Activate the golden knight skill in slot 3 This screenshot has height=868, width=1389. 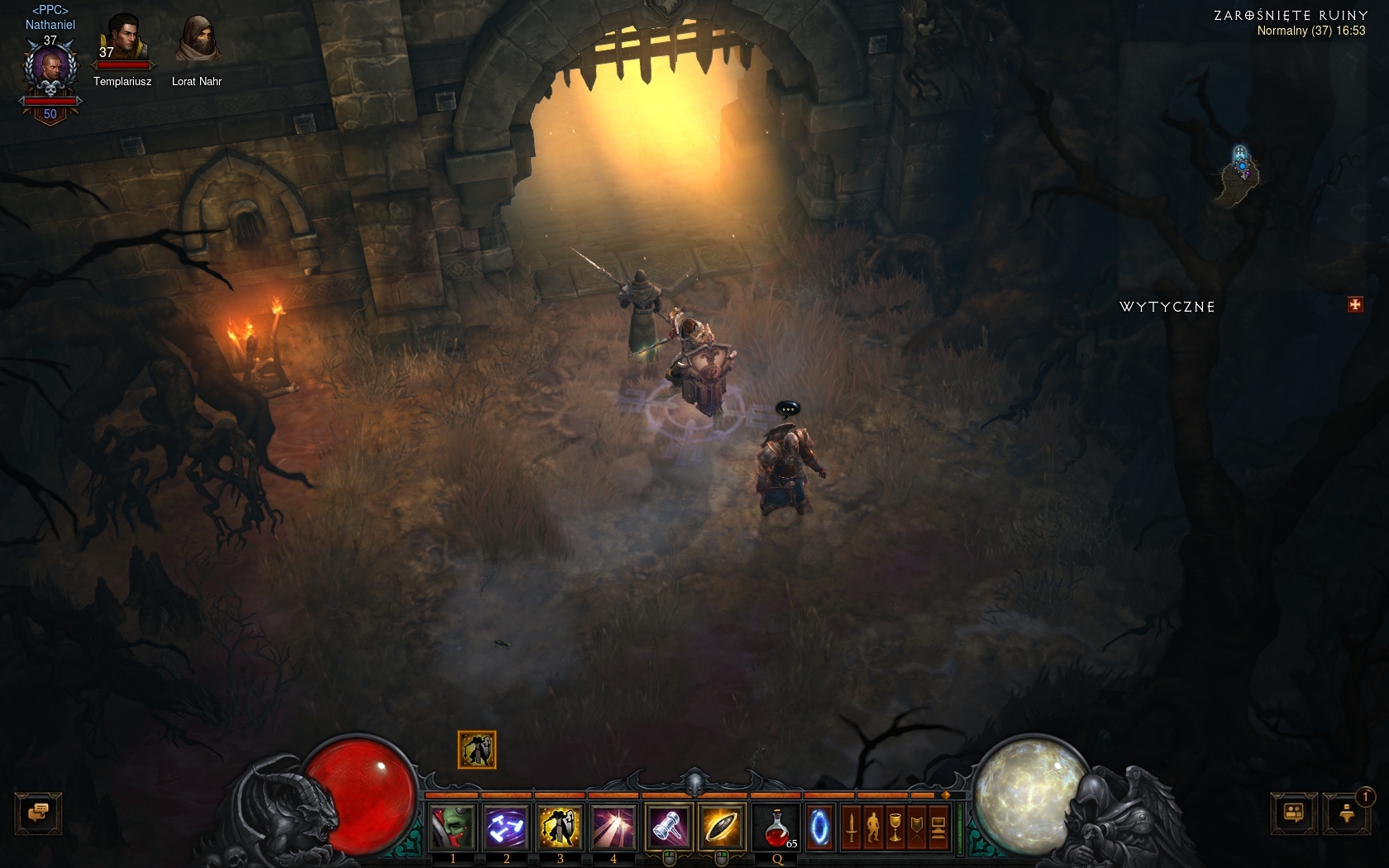[560, 827]
